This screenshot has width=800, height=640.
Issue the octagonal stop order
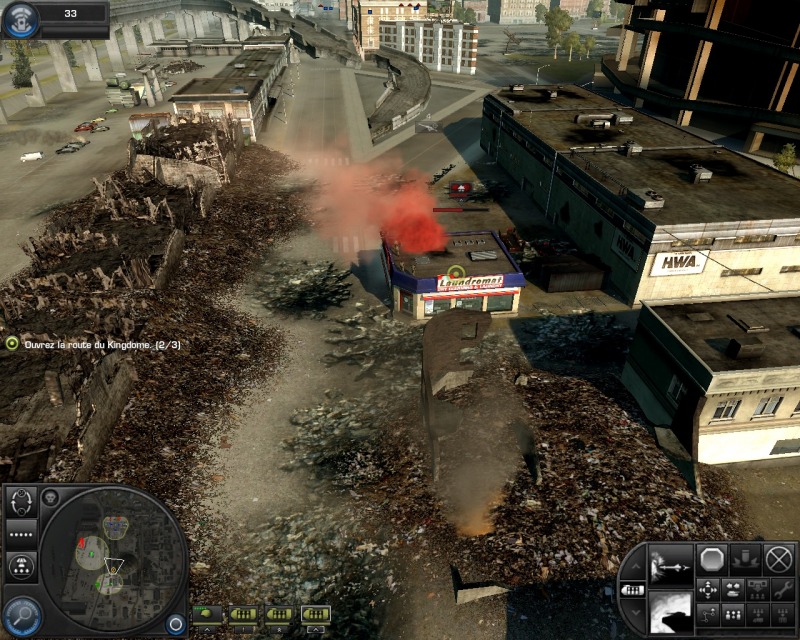click(712, 558)
